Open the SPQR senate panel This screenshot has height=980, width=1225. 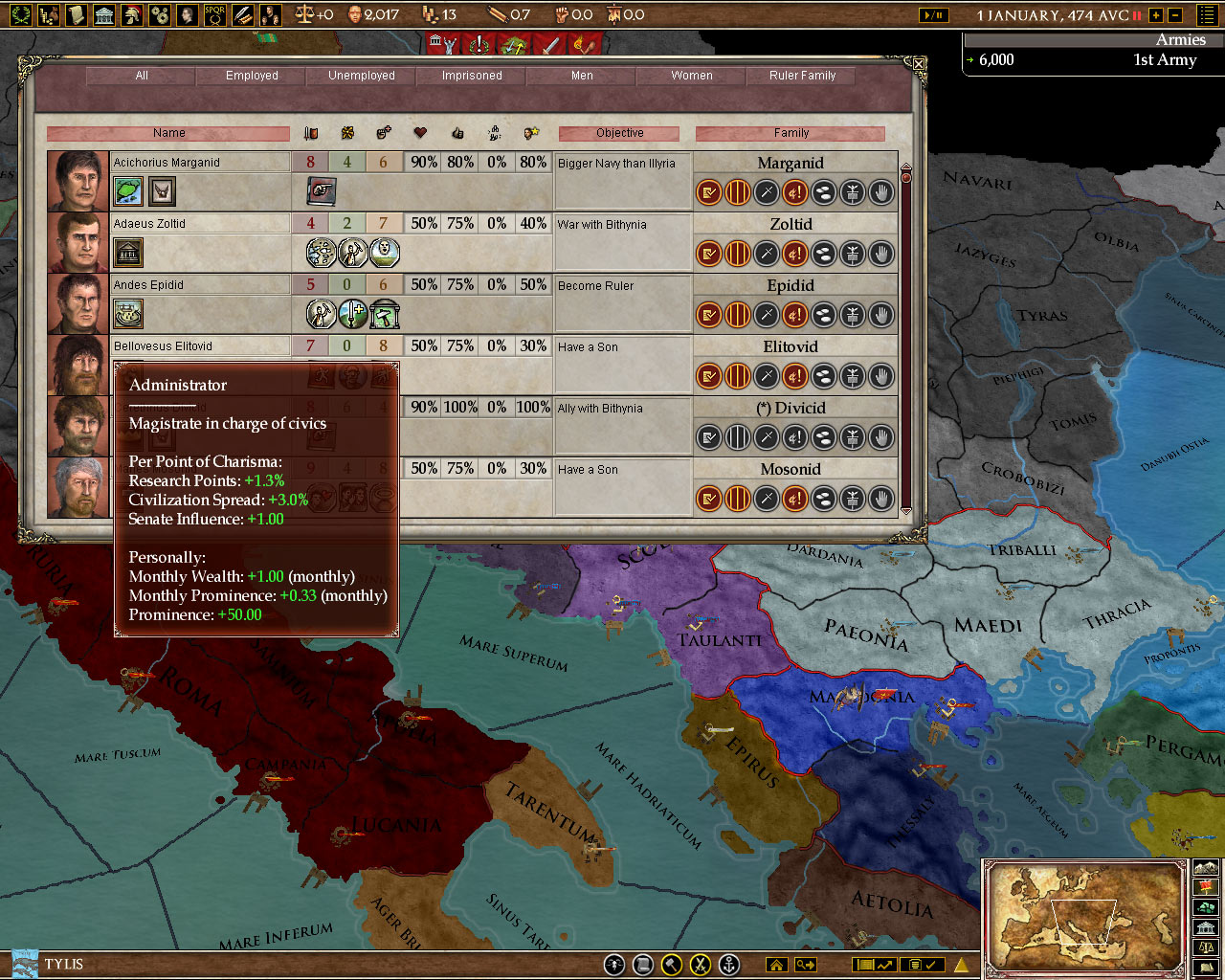(215, 14)
